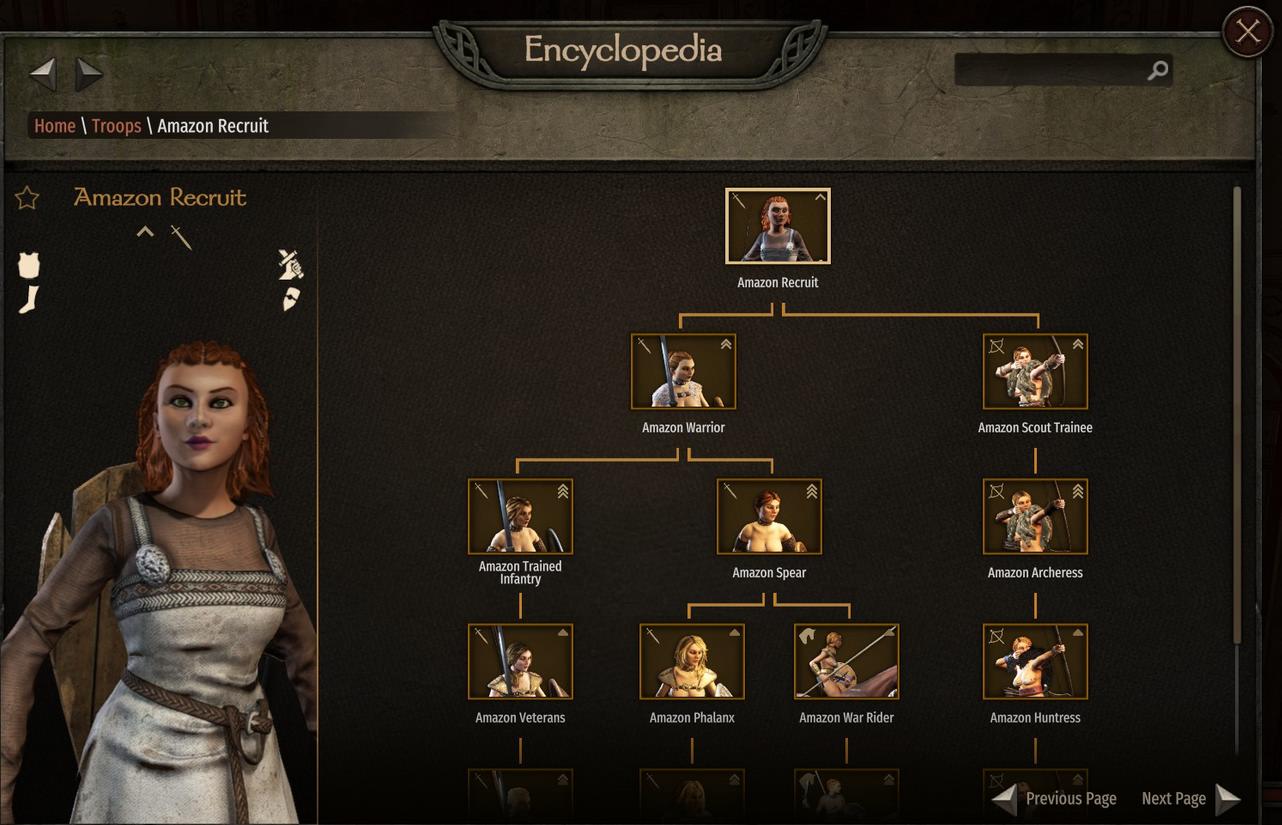Open the Home breadcrumb link
1282x825 pixels.
point(55,126)
